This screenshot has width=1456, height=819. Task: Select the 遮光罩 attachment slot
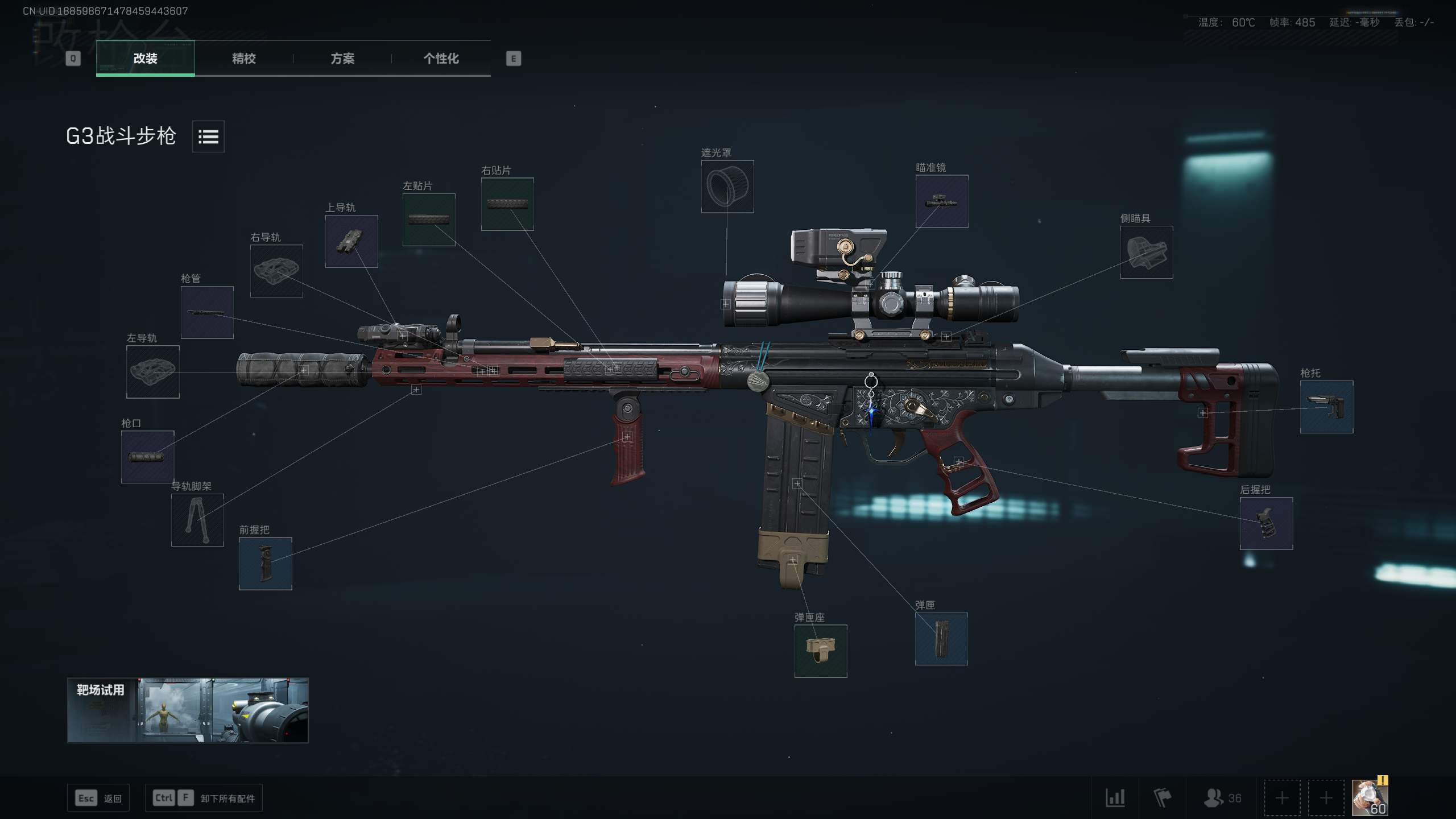[x=727, y=187]
